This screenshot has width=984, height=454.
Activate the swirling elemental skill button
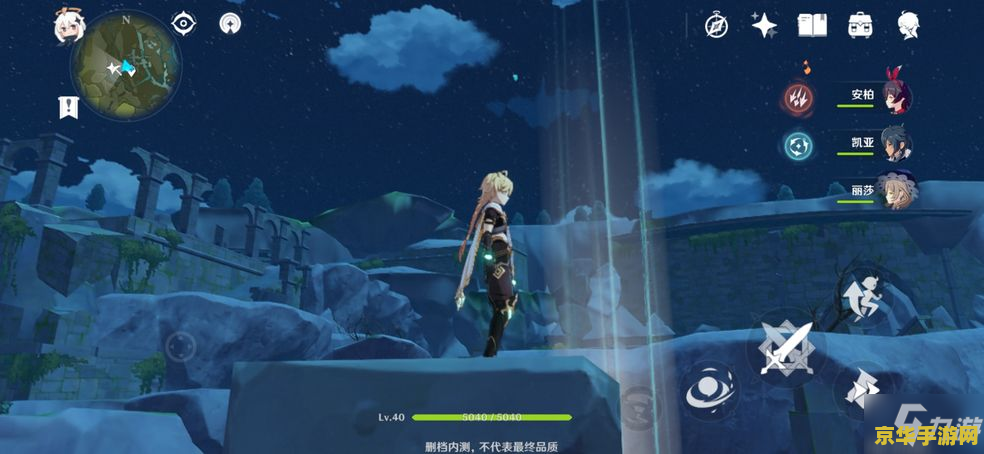point(711,389)
